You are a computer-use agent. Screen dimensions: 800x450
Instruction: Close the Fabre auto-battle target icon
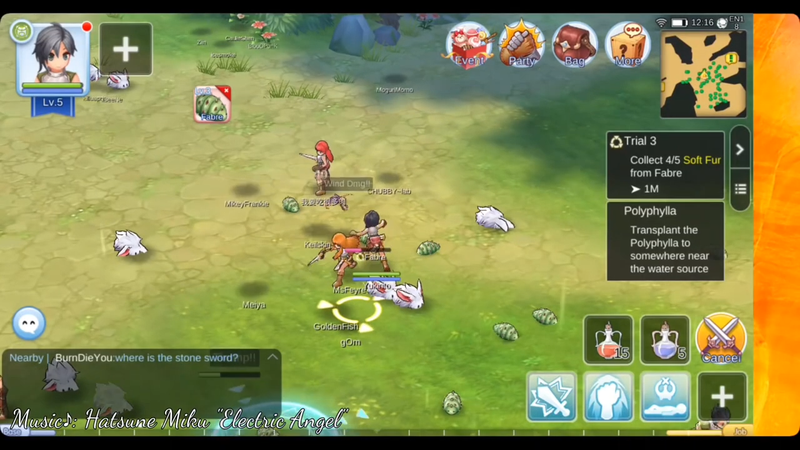click(225, 91)
